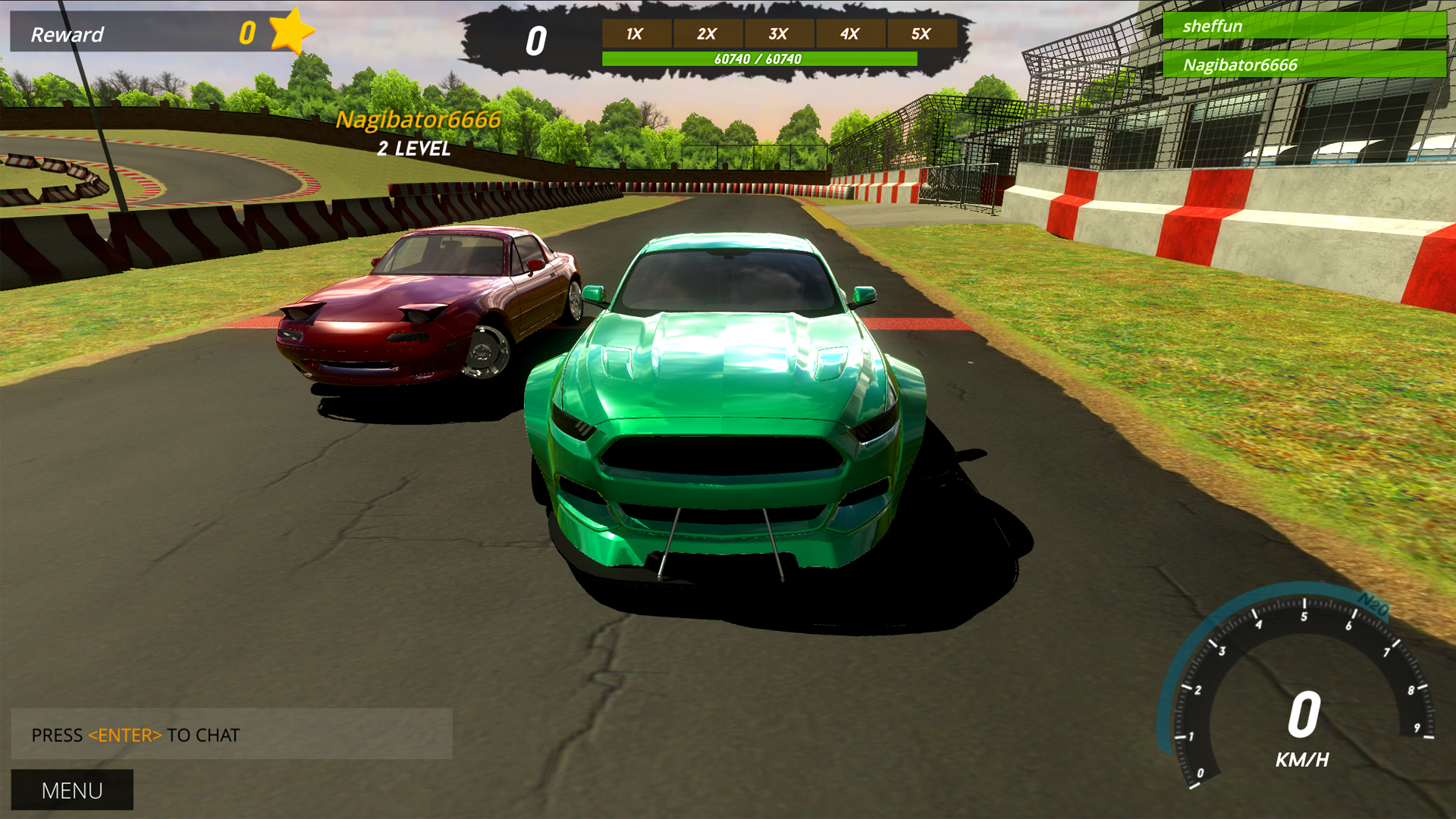Click the Reward points value
This screenshot has width=1456, height=819.
[246, 32]
